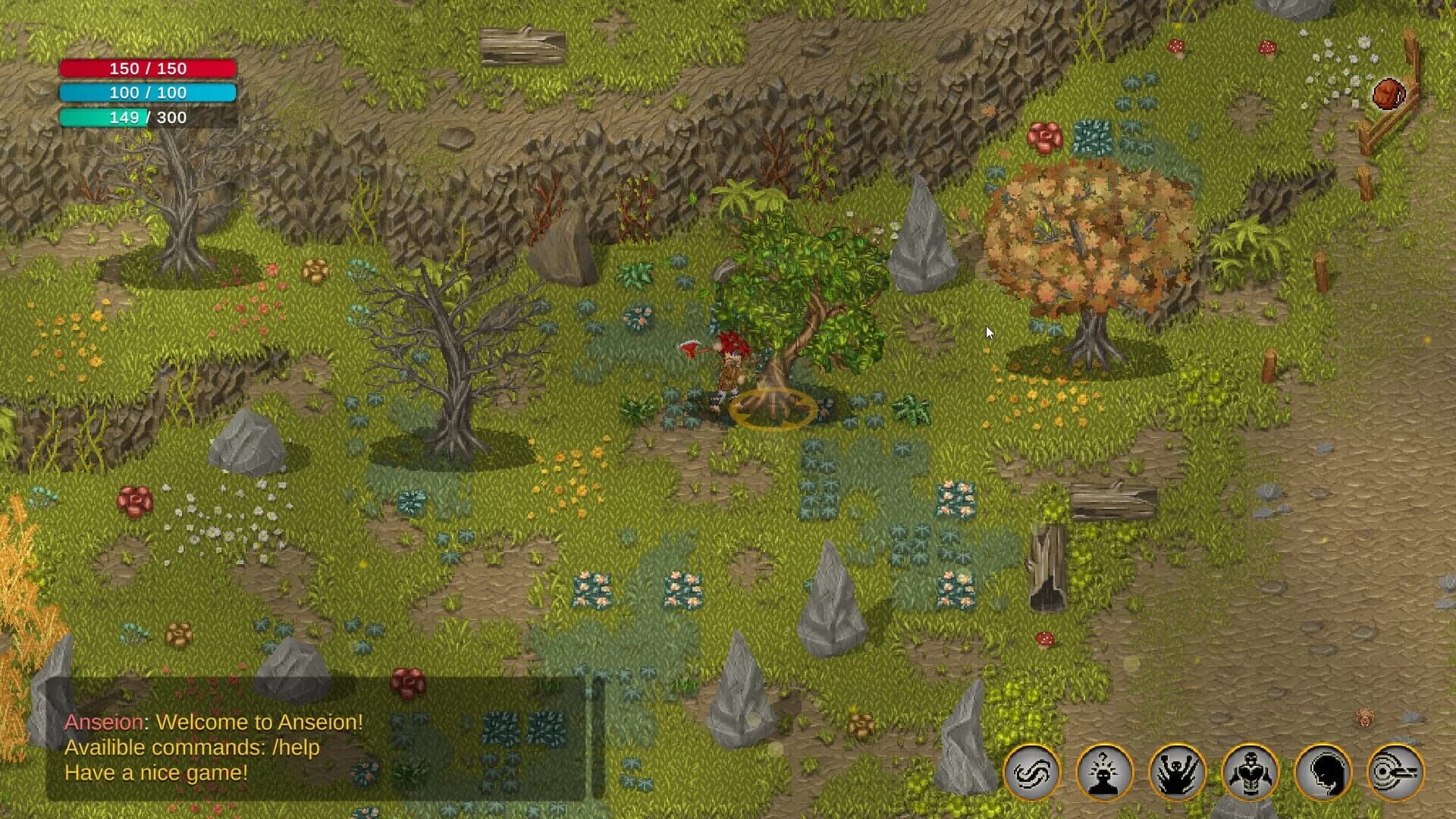Click the /help command text in chat
The height and width of the screenshot is (819, 1456).
[x=297, y=747]
